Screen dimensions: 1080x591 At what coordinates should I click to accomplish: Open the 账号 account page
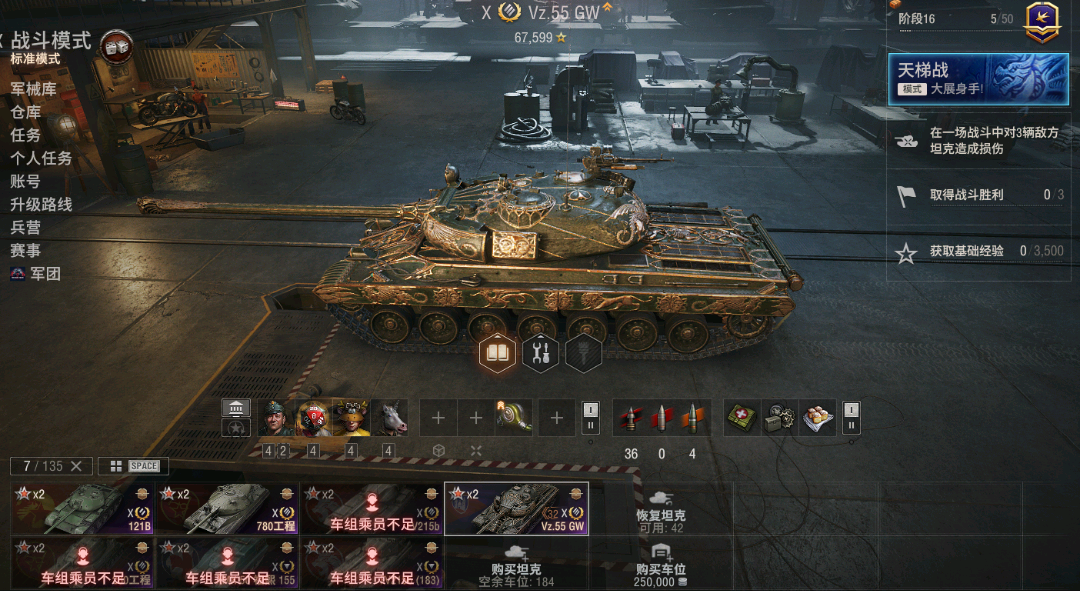coord(26,181)
